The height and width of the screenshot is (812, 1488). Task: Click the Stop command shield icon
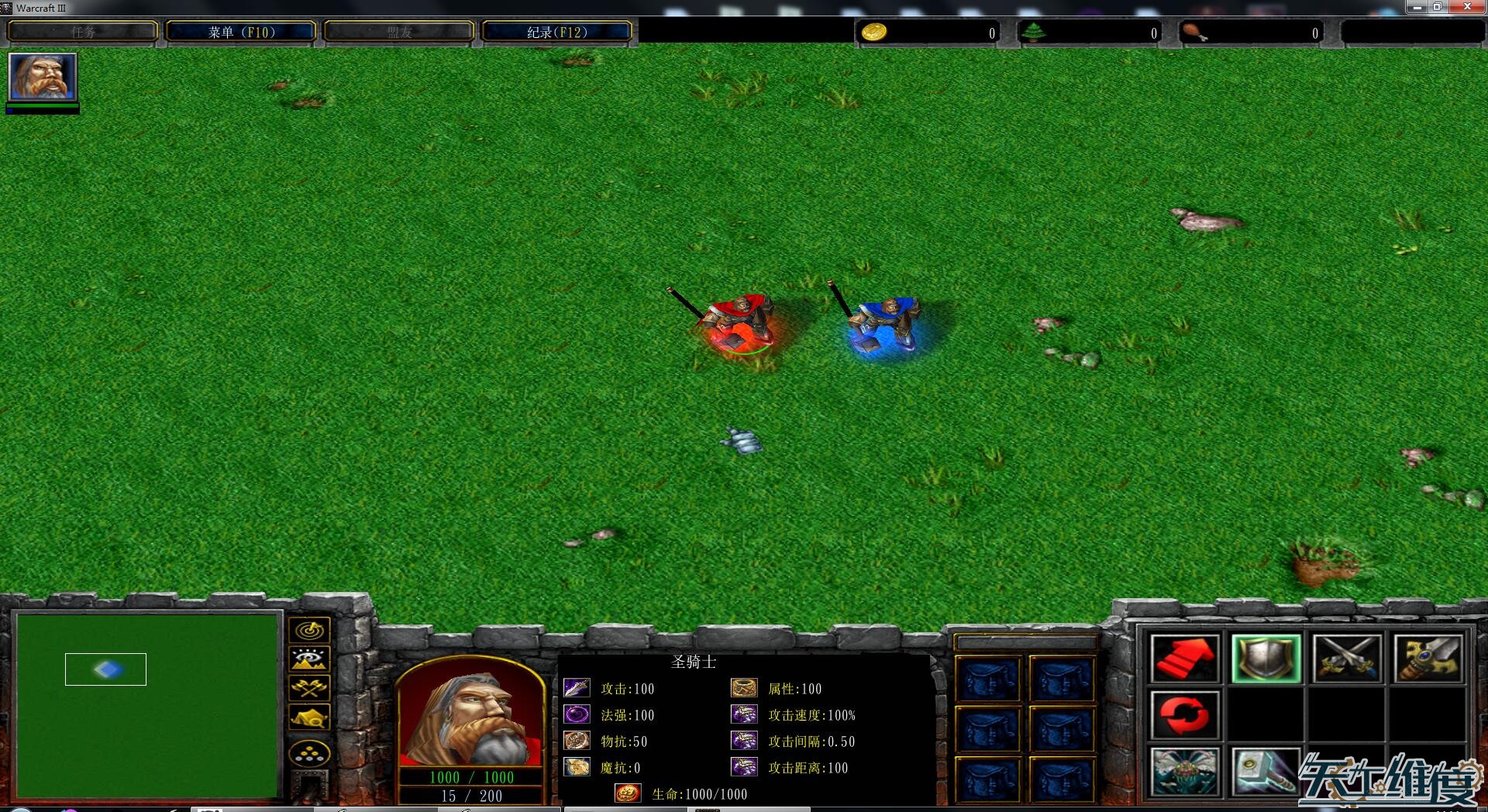pos(1265,659)
